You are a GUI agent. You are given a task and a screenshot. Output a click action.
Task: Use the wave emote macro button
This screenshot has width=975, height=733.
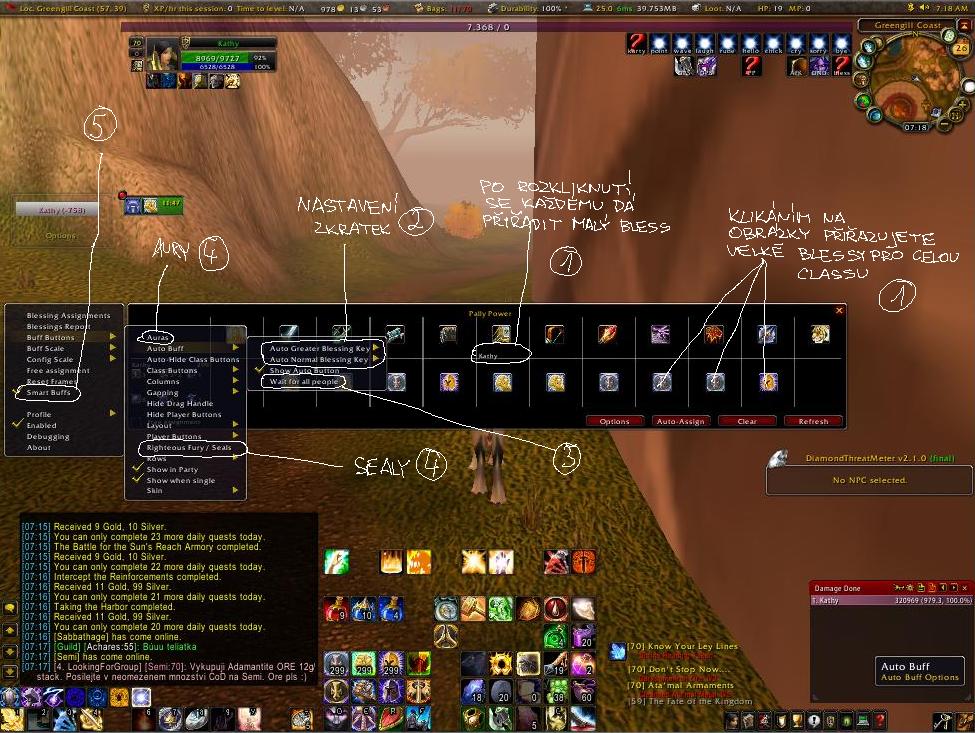[682, 44]
